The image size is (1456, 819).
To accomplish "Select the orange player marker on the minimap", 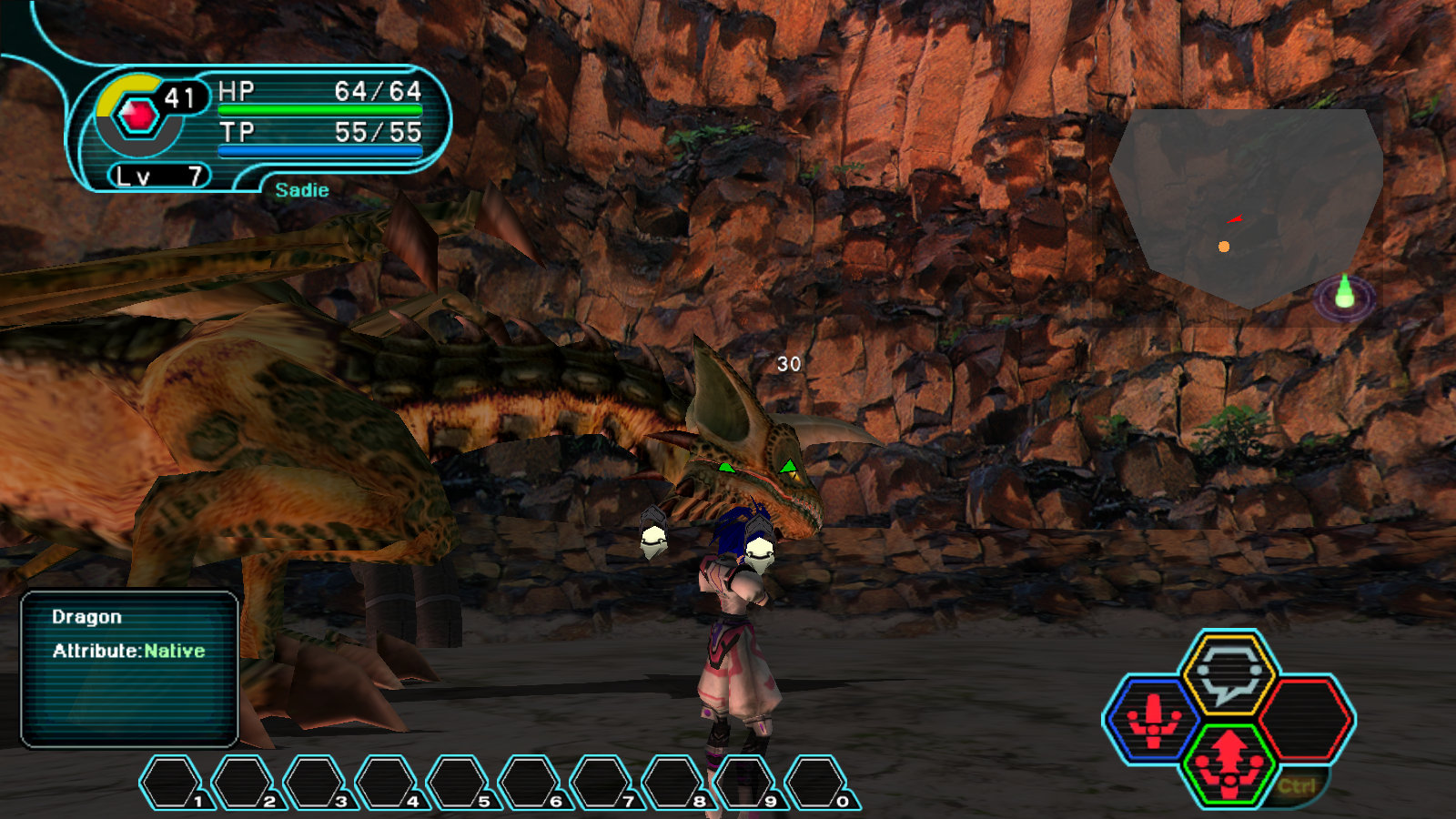I will pyautogui.click(x=1224, y=244).
